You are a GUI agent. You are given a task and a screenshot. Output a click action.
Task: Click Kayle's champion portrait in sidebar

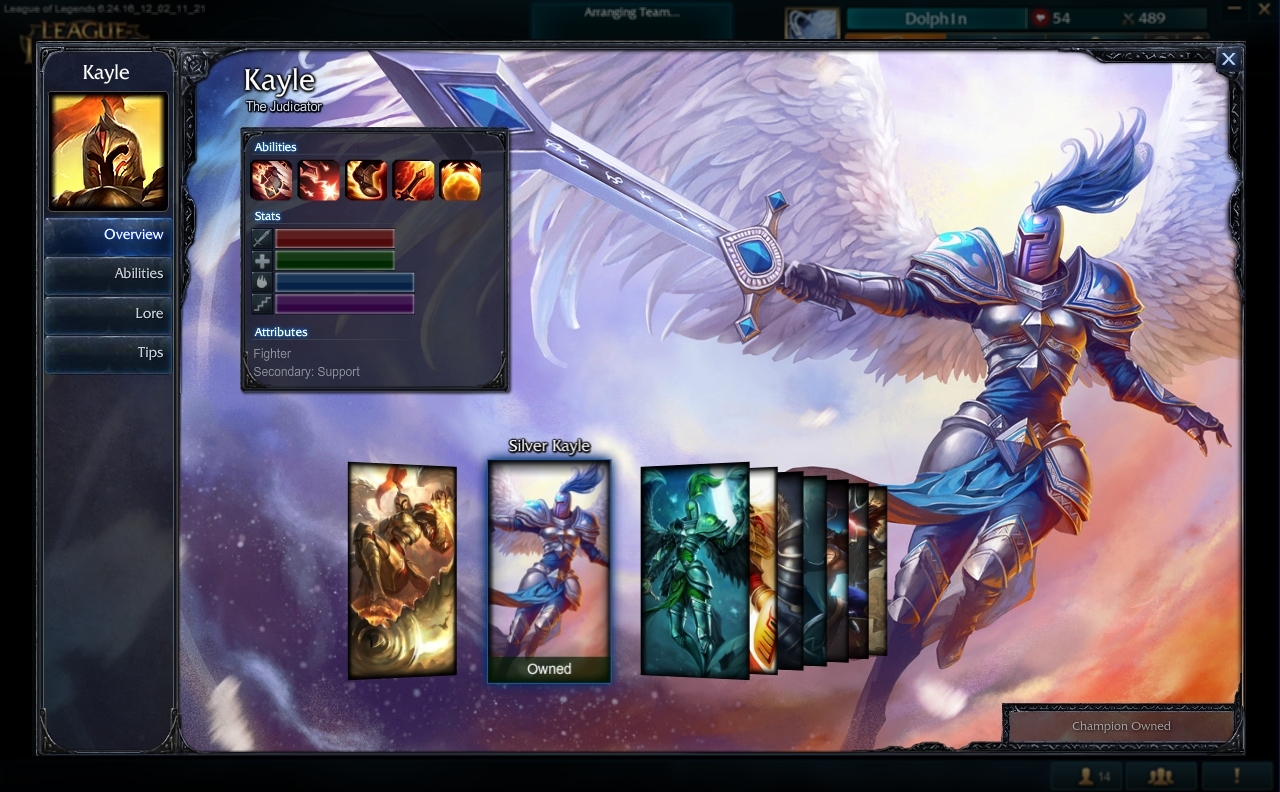click(107, 151)
